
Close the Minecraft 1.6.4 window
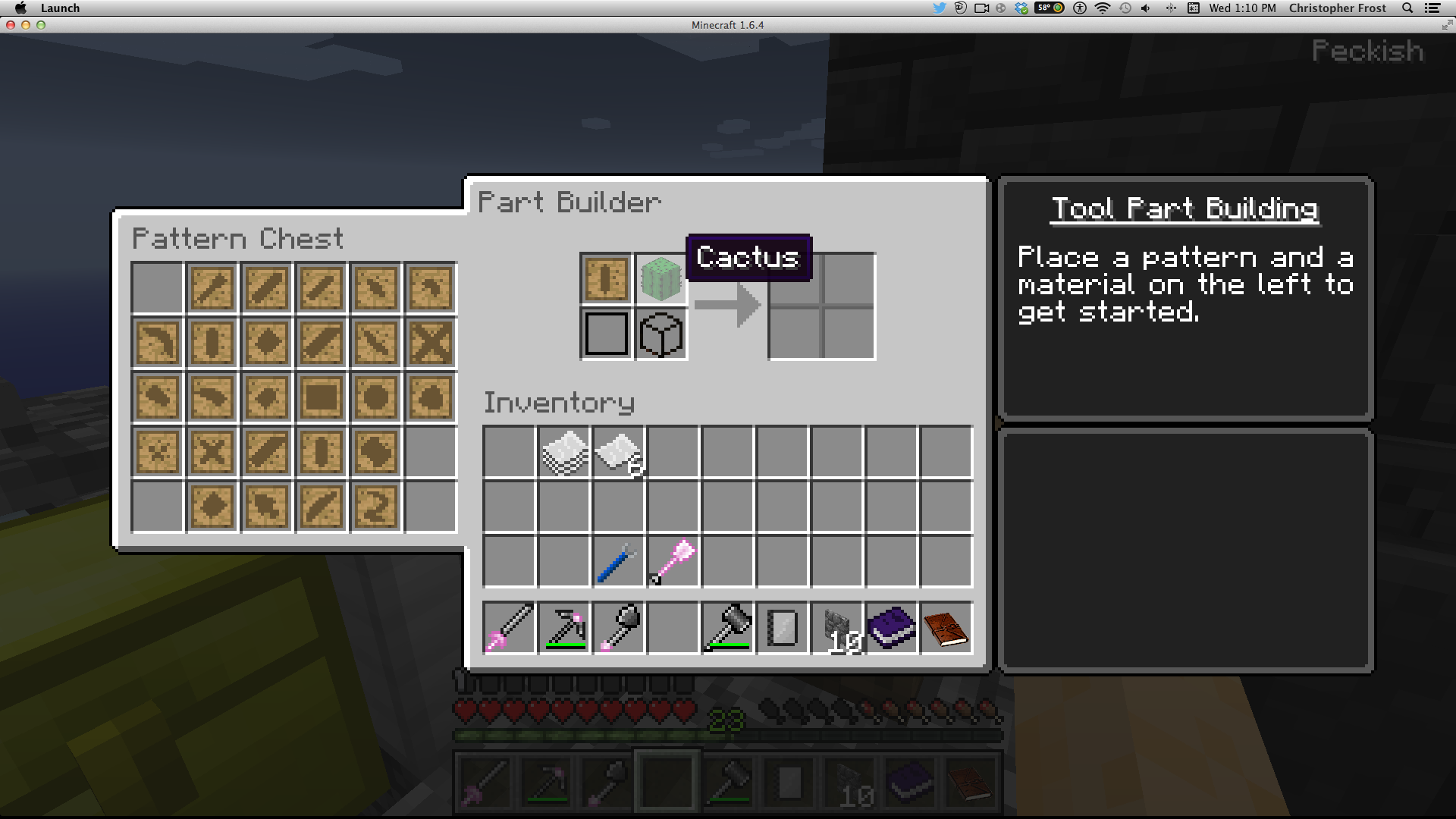tap(11, 25)
